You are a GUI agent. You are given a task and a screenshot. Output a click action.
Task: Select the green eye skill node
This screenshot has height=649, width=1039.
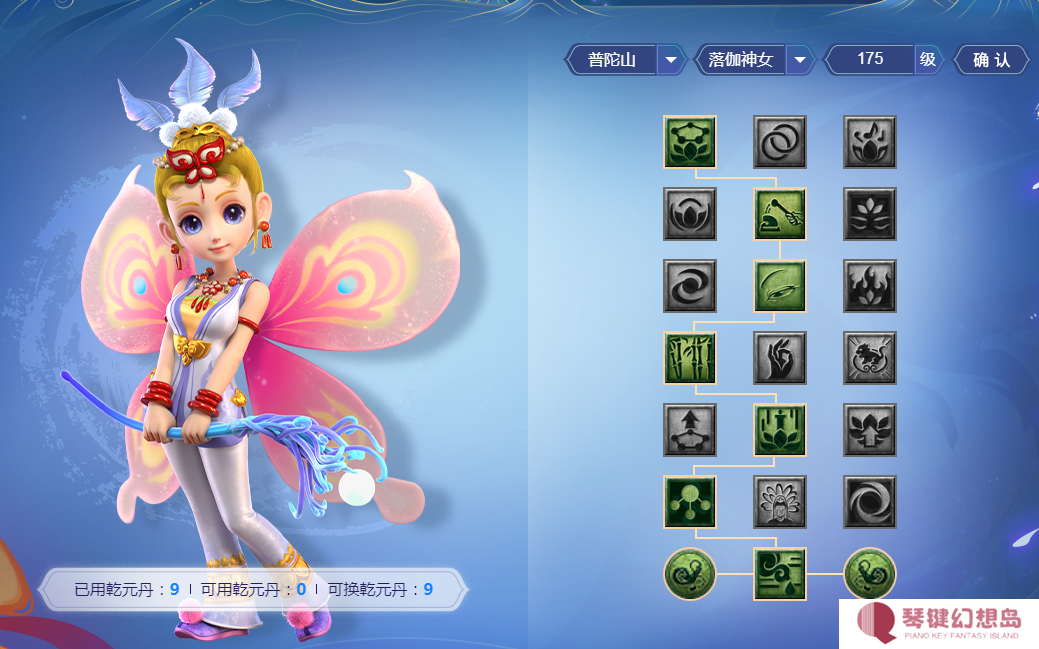[780, 286]
